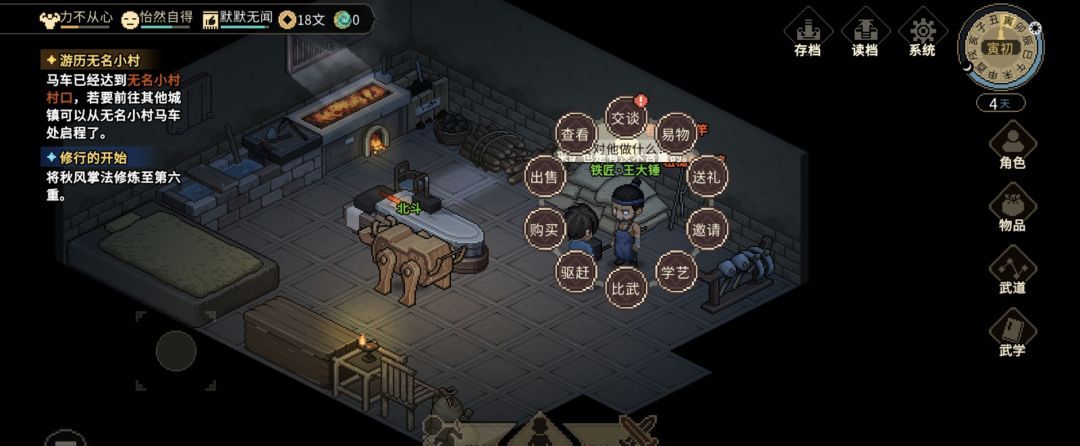Show the 武道 martial path screen
Image resolution: width=1080 pixels, height=446 pixels.
[1012, 270]
